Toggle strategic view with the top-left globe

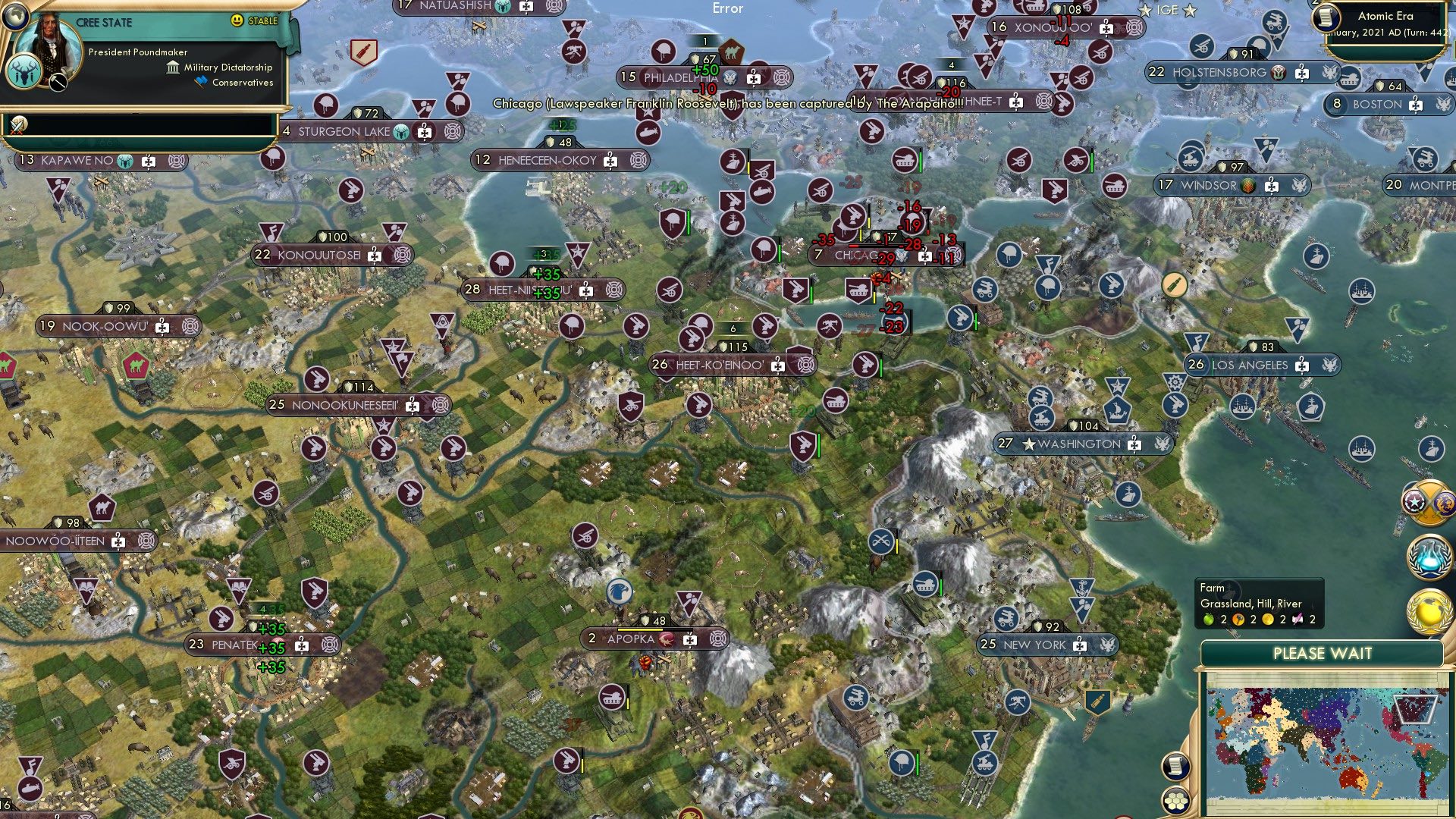tap(14, 16)
